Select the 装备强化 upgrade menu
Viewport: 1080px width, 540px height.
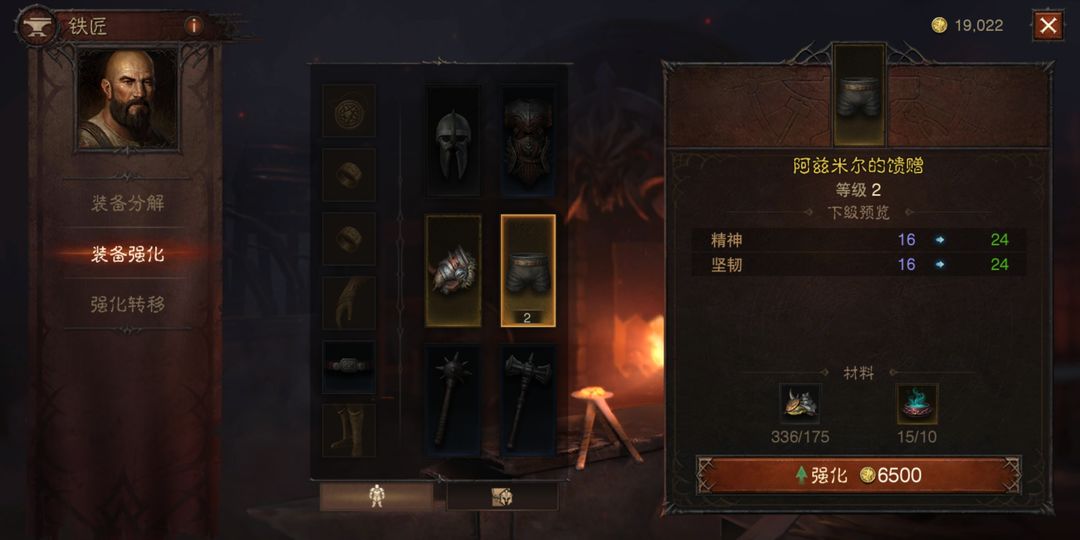pos(128,254)
